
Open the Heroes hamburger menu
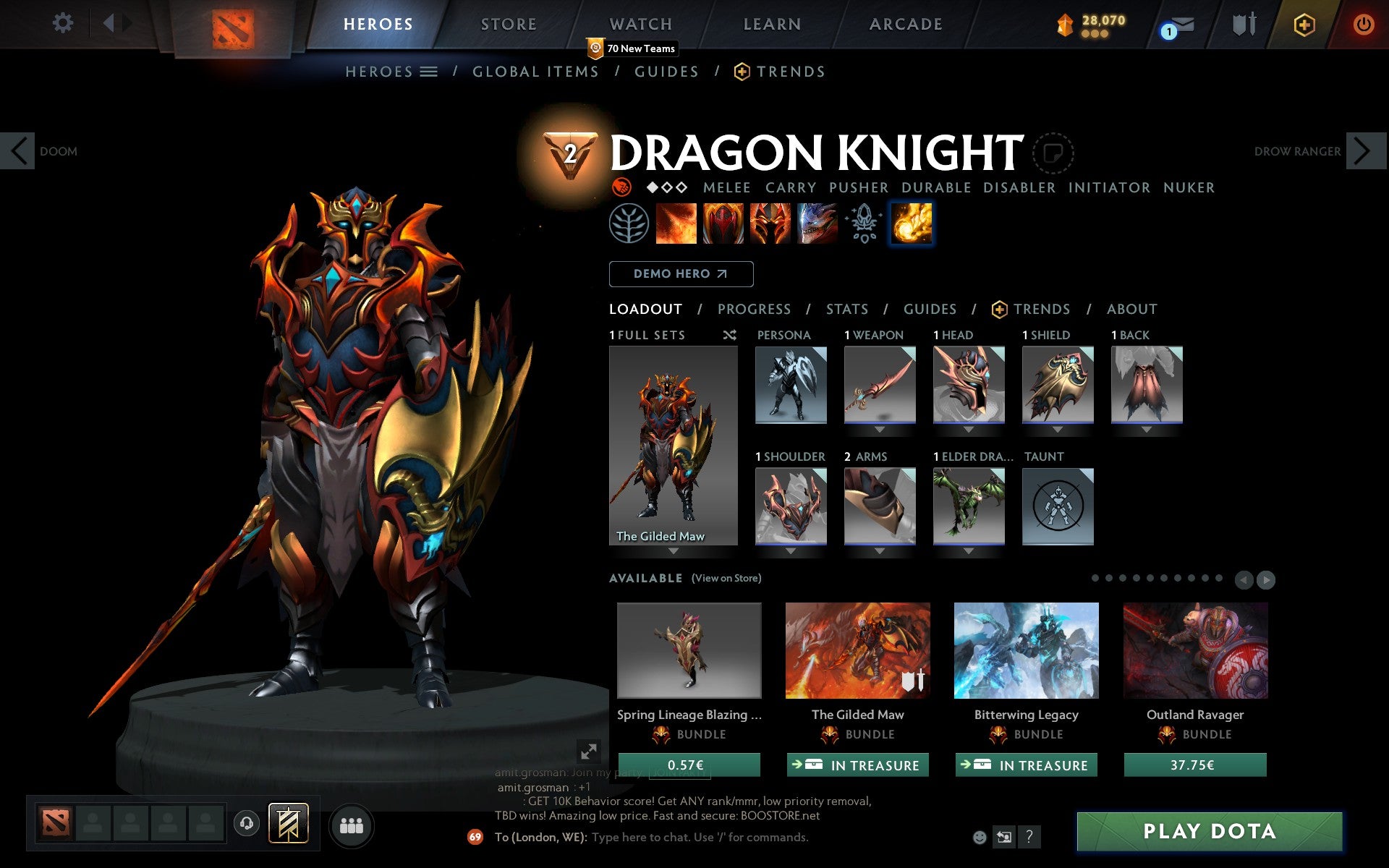point(428,71)
